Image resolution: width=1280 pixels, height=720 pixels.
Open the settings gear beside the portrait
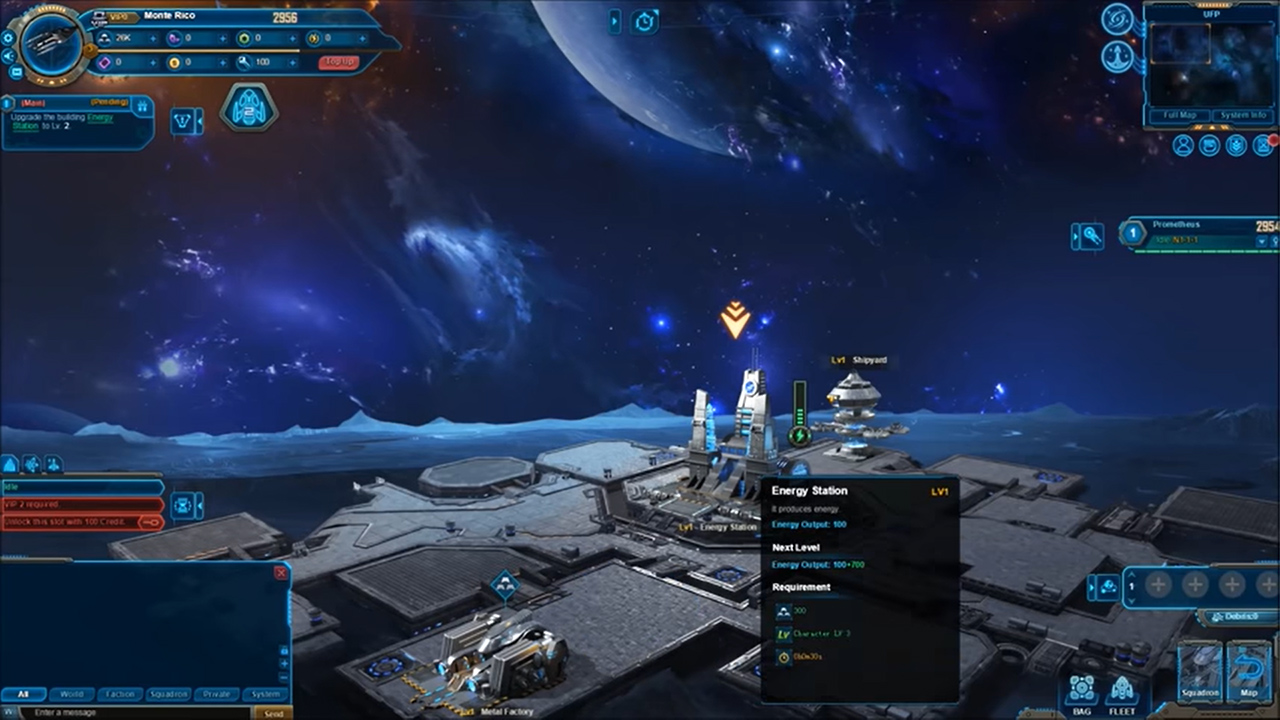8,37
